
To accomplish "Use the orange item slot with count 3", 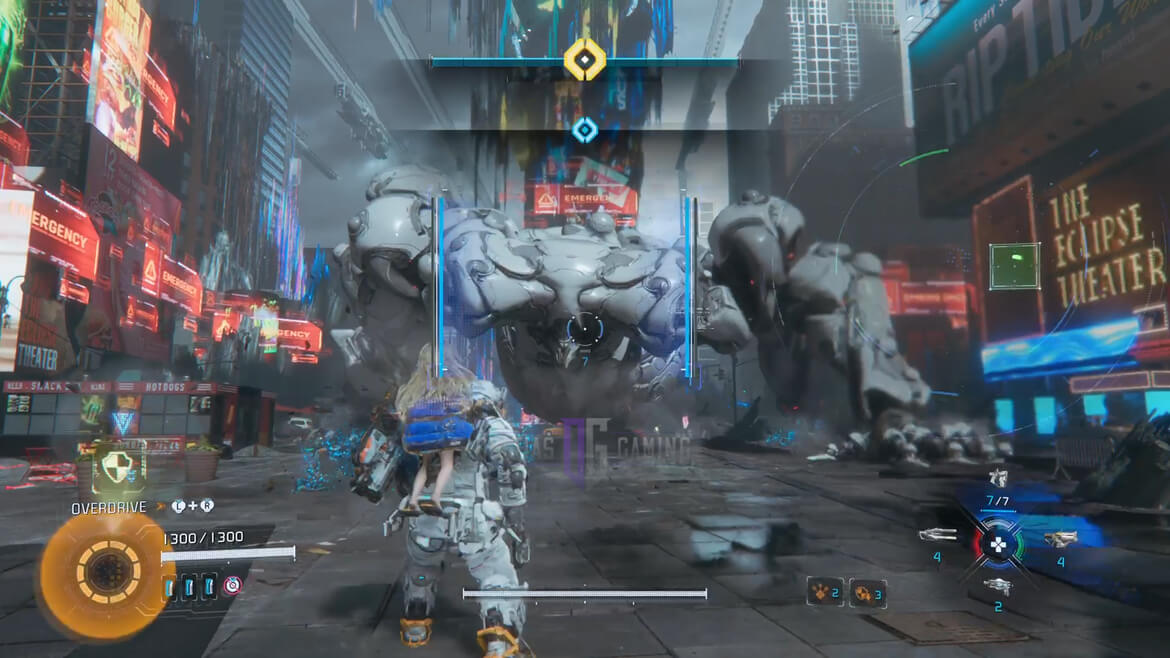I will tap(866, 593).
